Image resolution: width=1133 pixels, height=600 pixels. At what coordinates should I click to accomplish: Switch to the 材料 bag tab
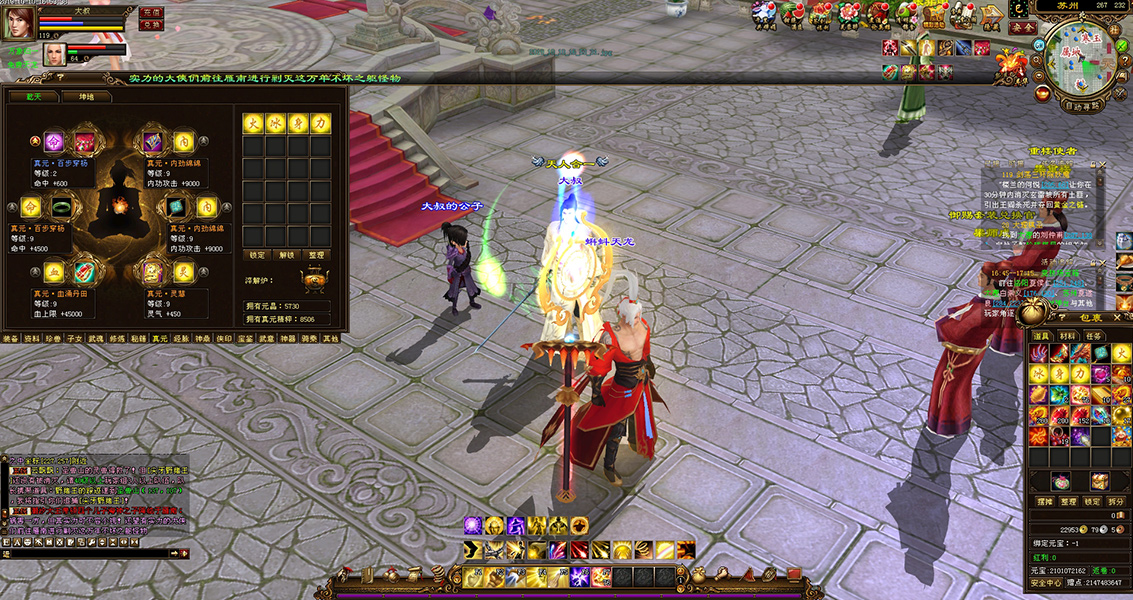[x=1070, y=336]
